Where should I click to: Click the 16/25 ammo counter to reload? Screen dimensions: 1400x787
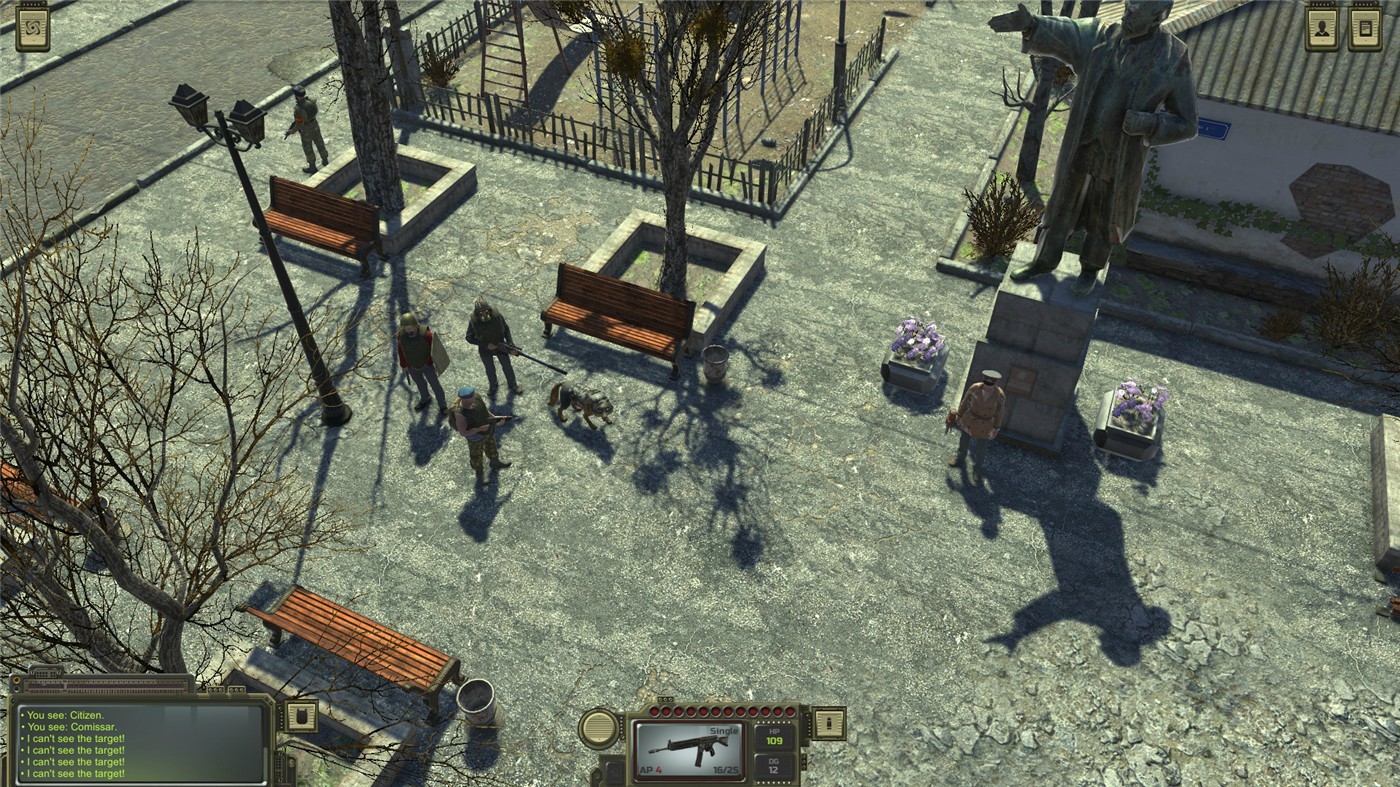tap(726, 769)
